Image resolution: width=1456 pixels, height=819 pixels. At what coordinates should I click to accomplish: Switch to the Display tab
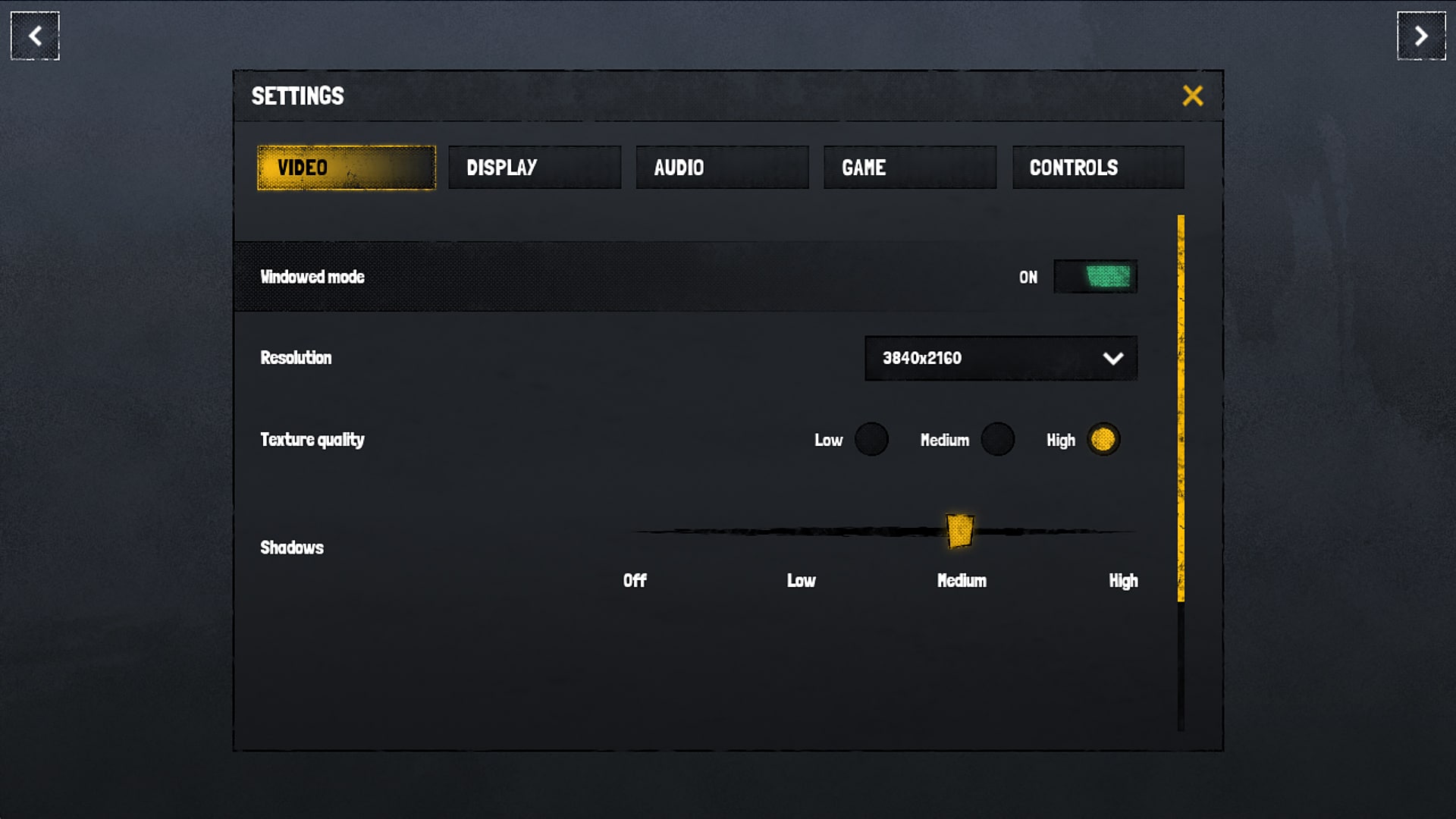coord(535,167)
